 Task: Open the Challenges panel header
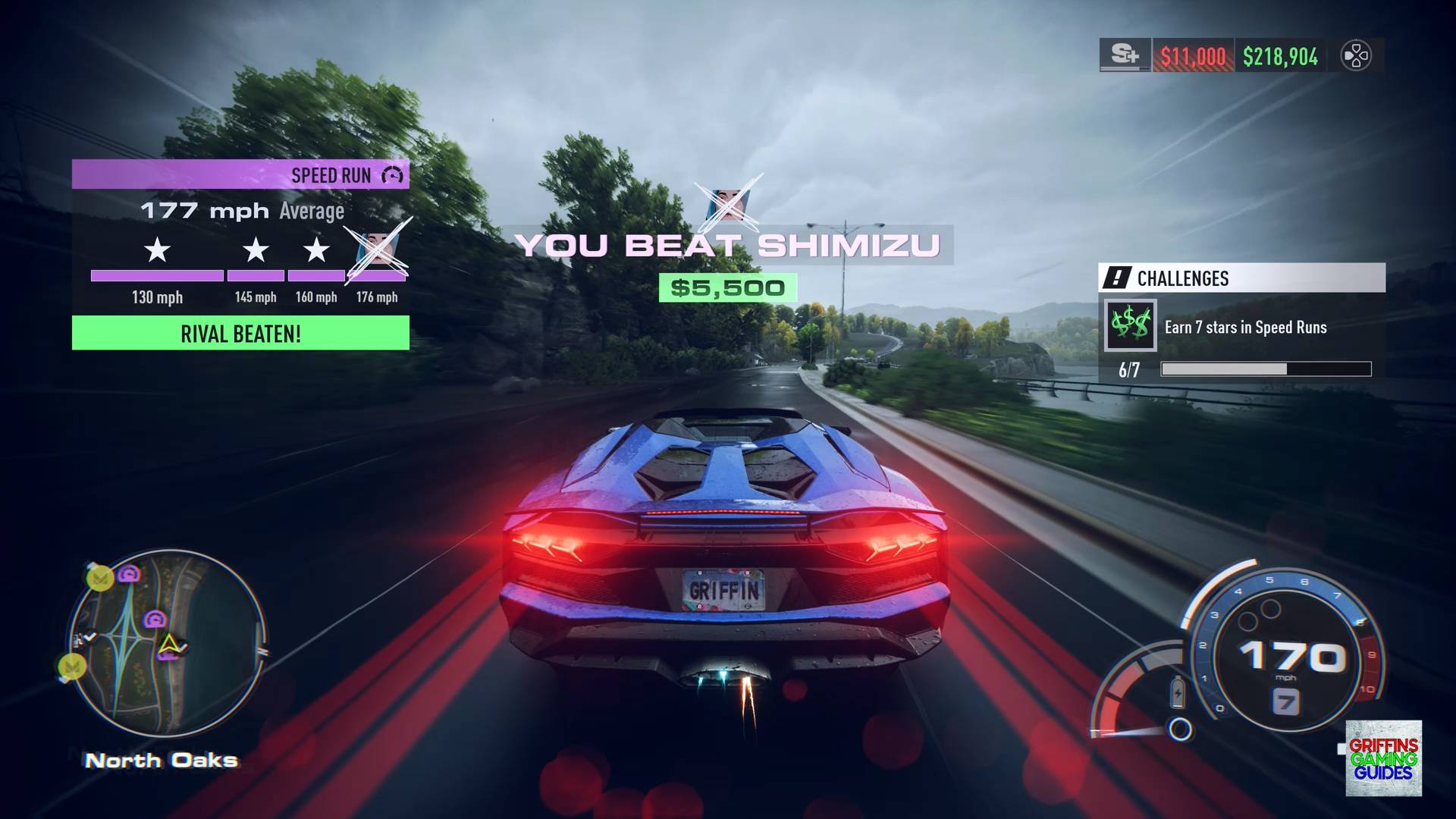(x=1241, y=278)
